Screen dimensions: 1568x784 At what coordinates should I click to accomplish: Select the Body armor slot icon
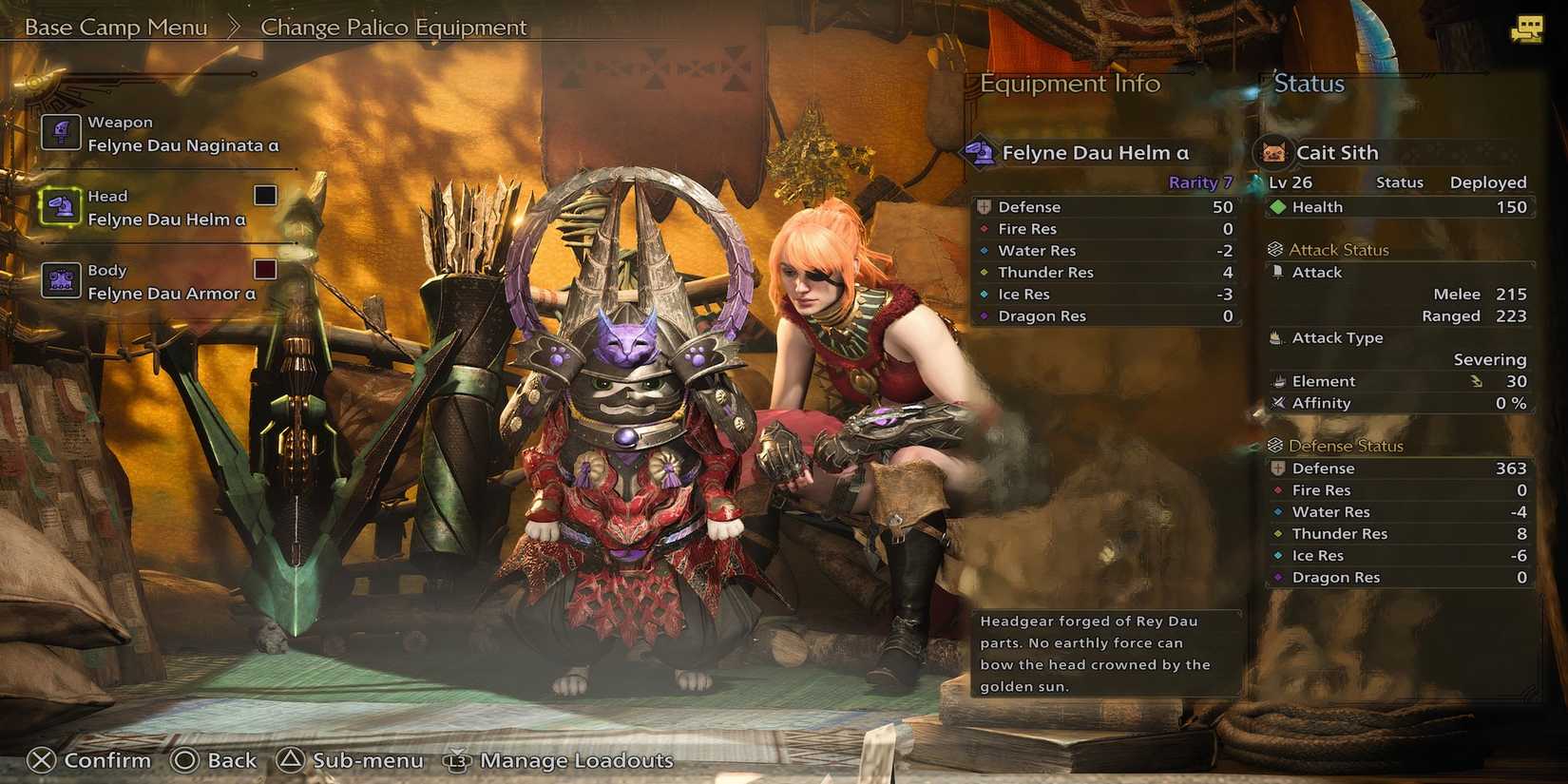click(x=61, y=279)
